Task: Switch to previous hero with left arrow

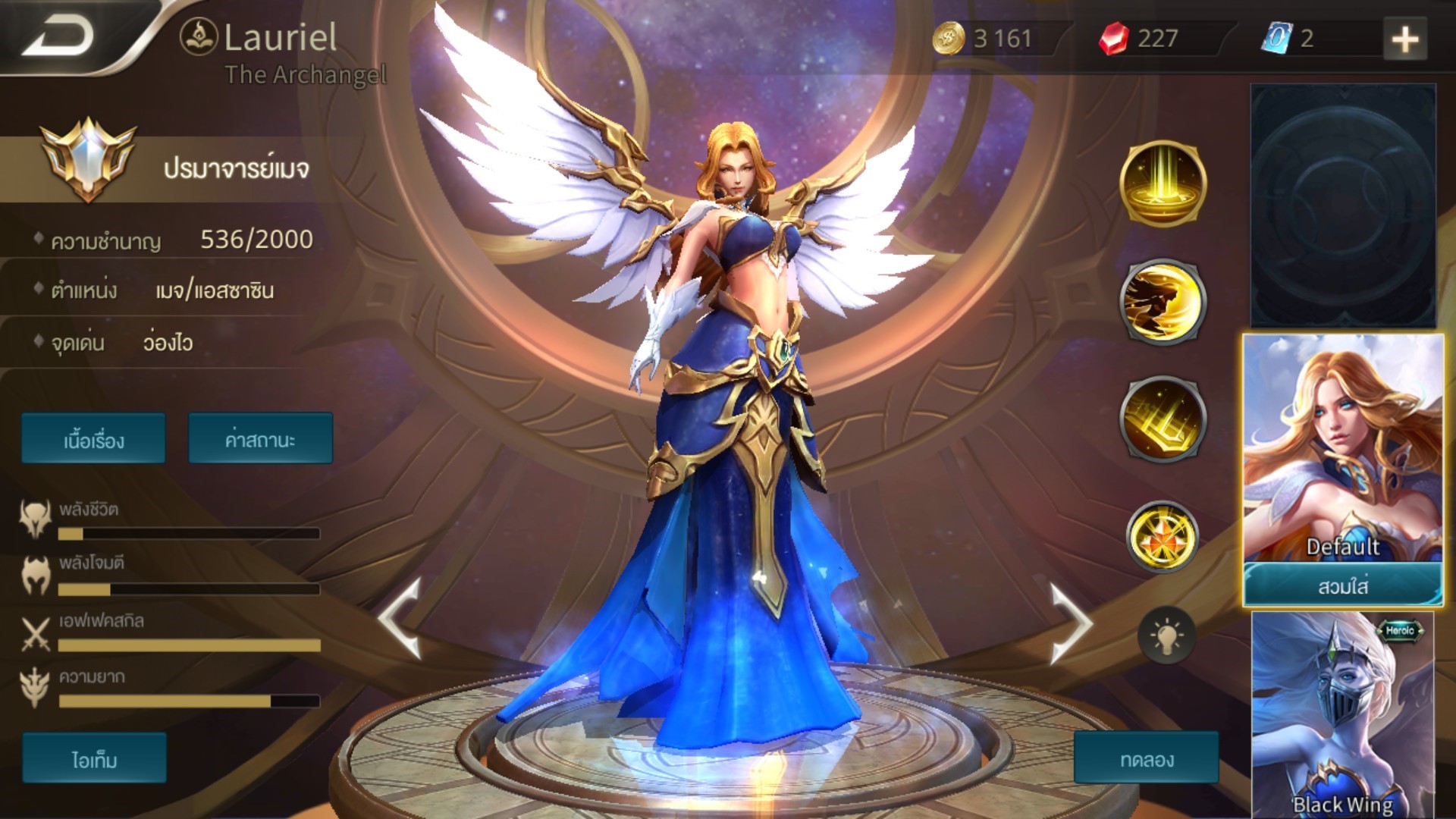Action: pyautogui.click(x=400, y=618)
